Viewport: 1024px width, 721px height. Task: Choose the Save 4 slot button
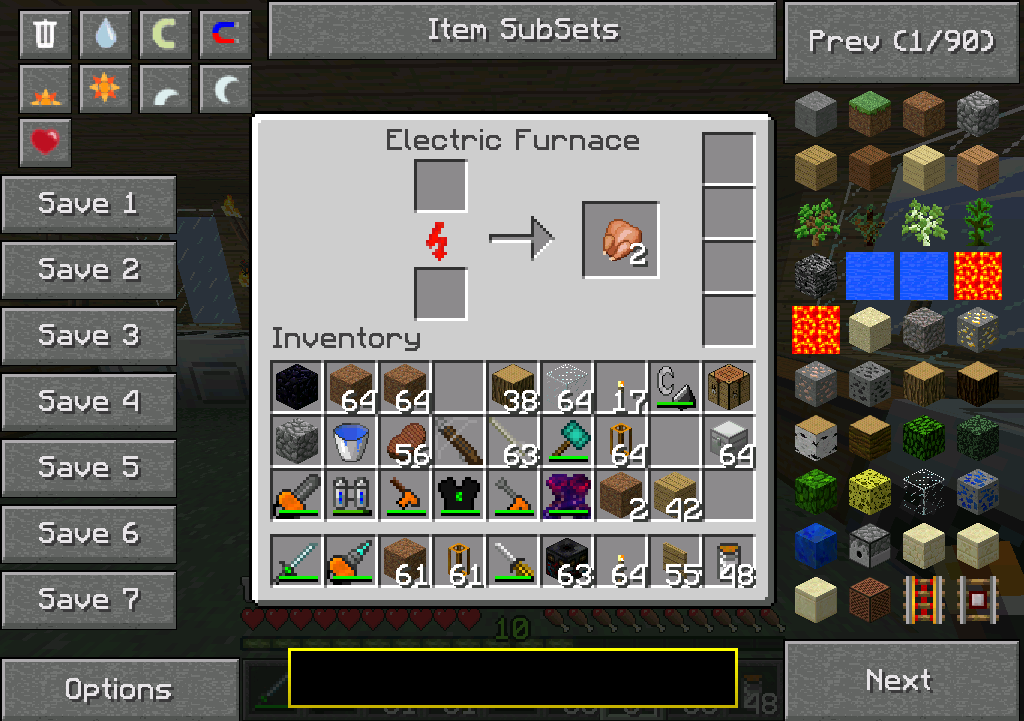(88, 402)
